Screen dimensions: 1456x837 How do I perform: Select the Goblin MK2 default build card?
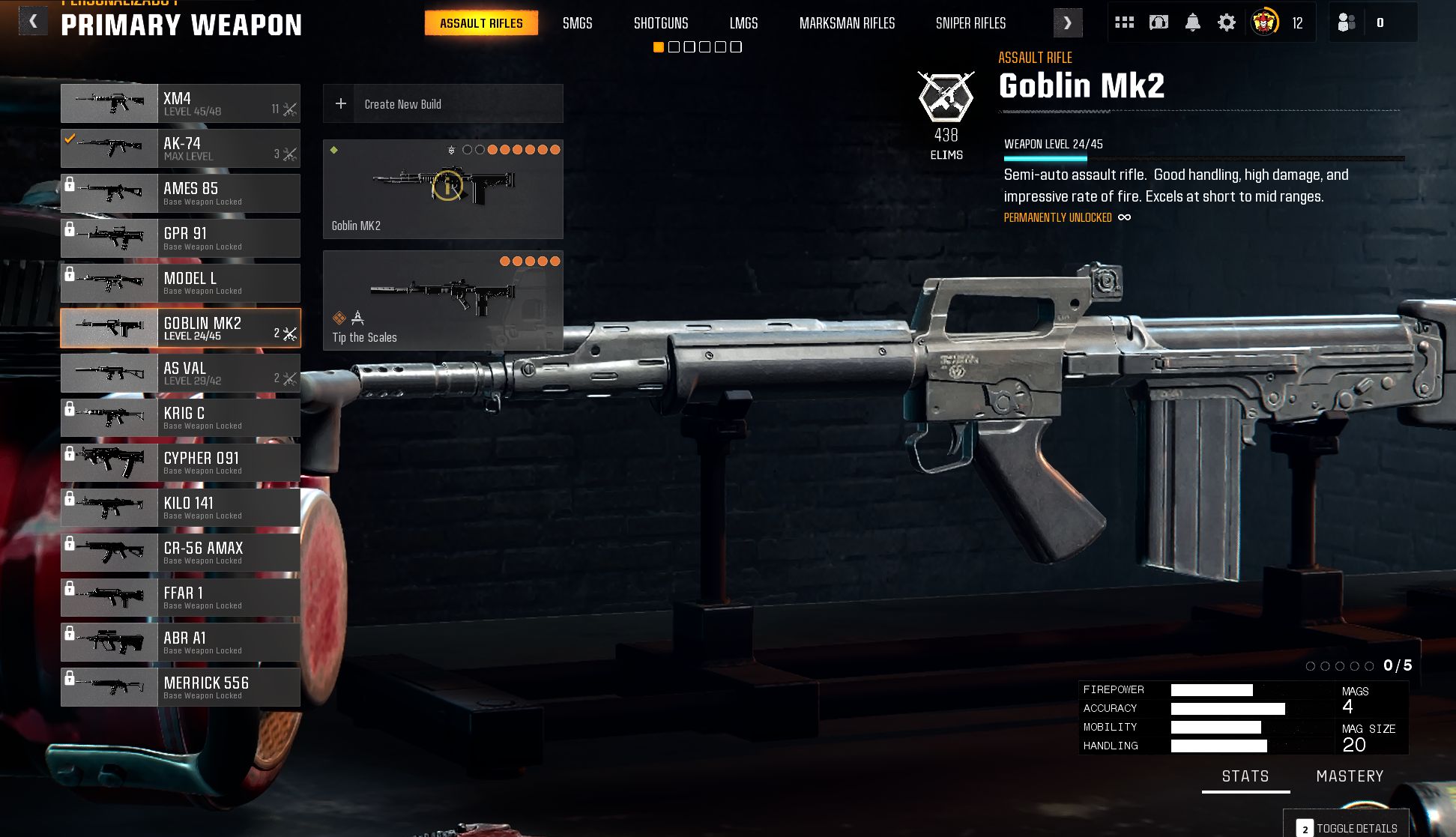[443, 189]
